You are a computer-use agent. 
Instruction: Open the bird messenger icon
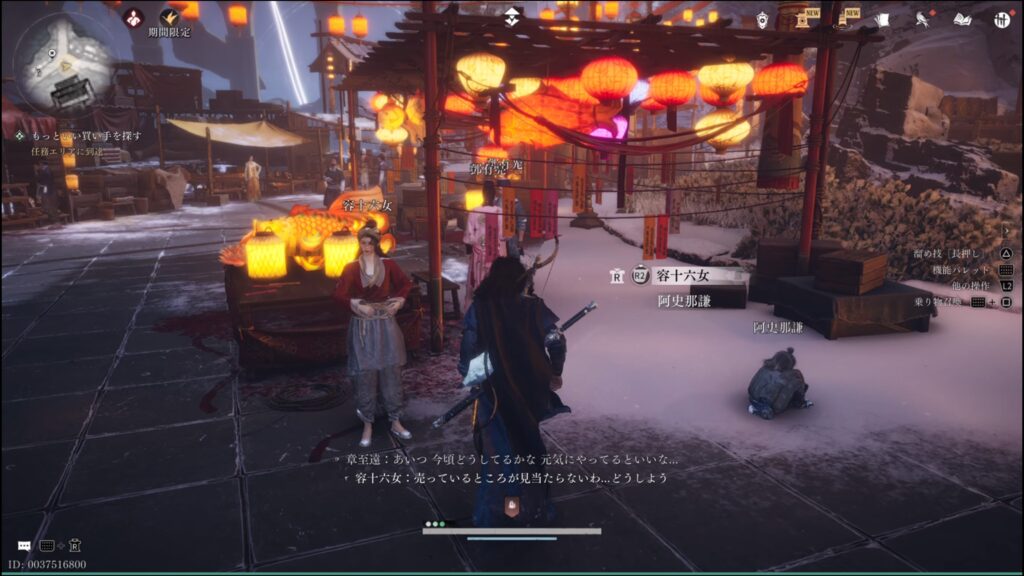pyautogui.click(x=923, y=19)
